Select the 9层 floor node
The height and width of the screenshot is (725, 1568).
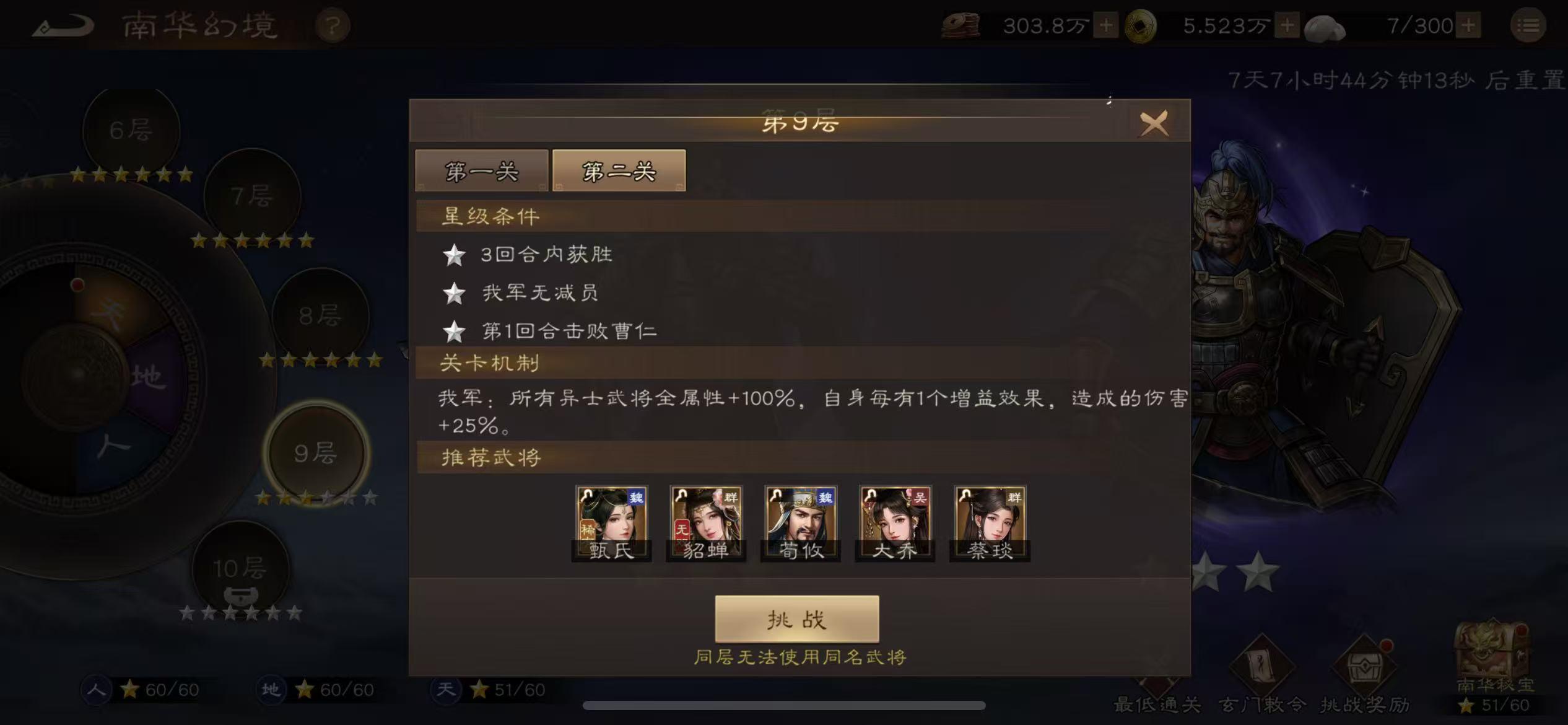315,454
